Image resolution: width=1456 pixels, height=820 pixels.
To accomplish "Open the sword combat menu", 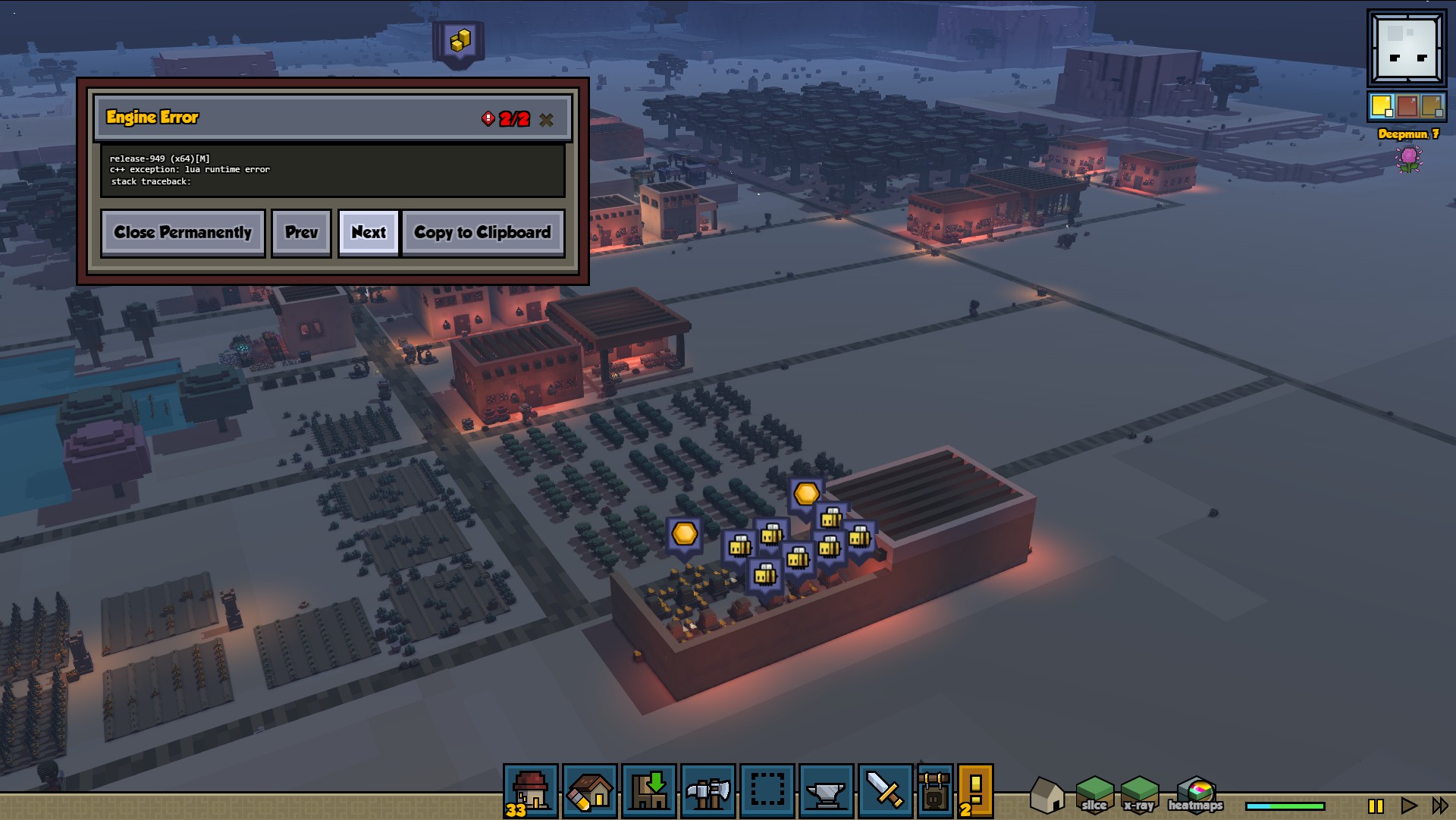I will 885,791.
